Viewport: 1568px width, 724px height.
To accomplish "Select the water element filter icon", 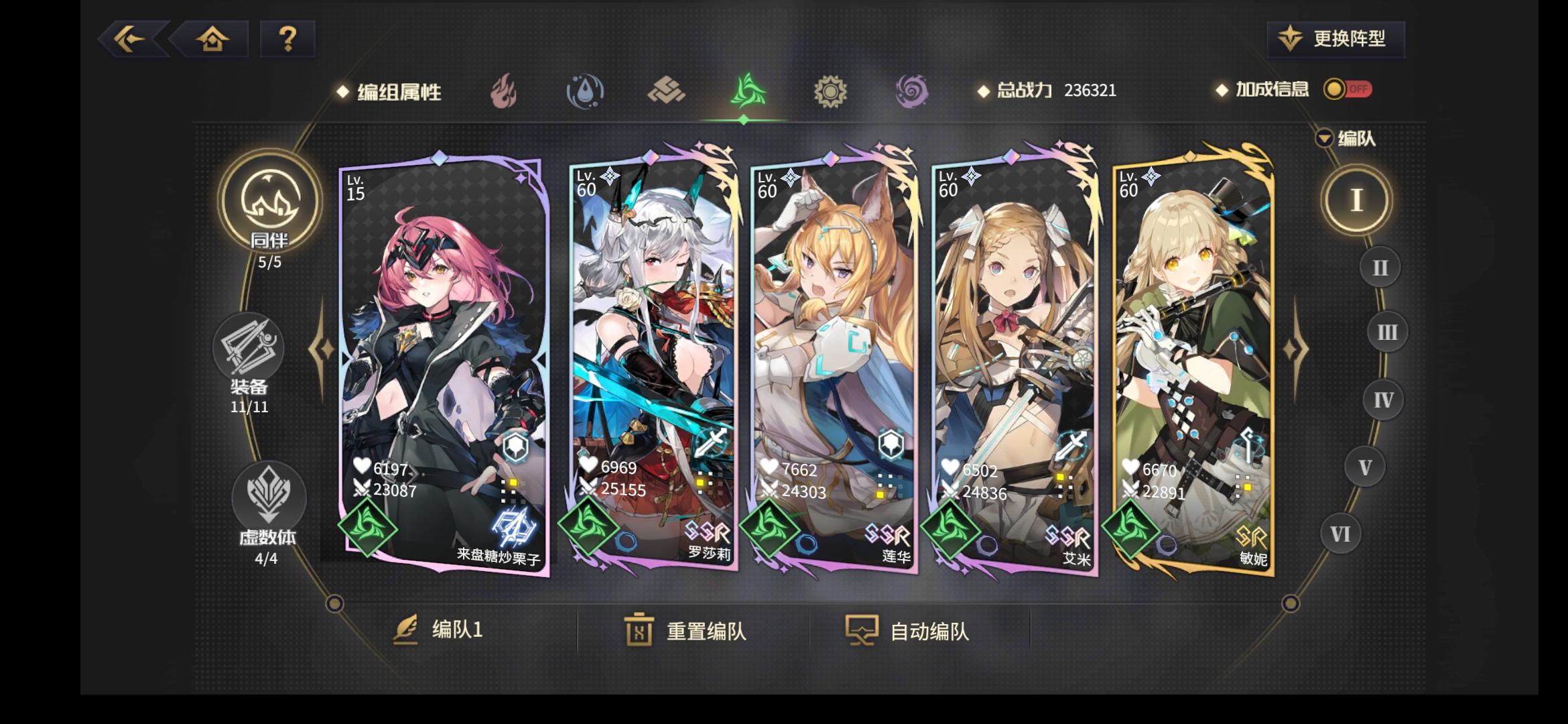I will point(584,93).
